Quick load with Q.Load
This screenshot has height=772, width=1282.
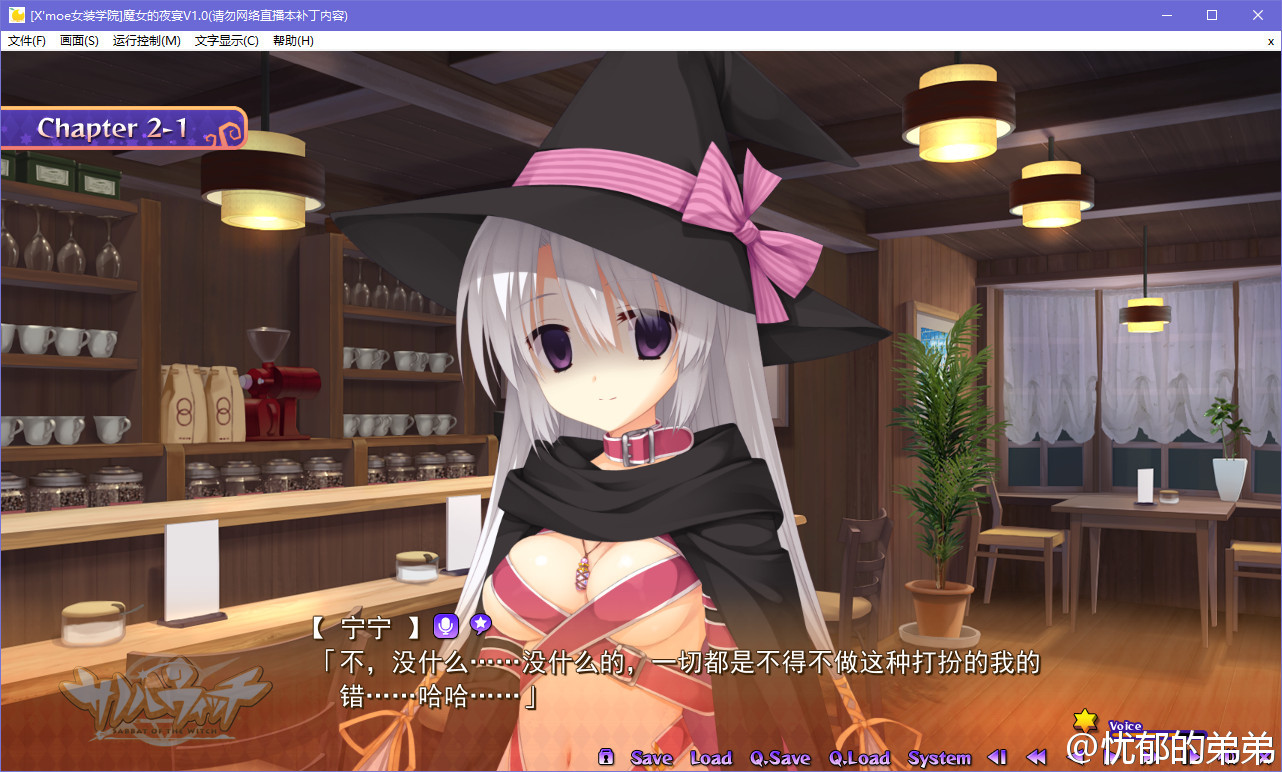(x=859, y=758)
